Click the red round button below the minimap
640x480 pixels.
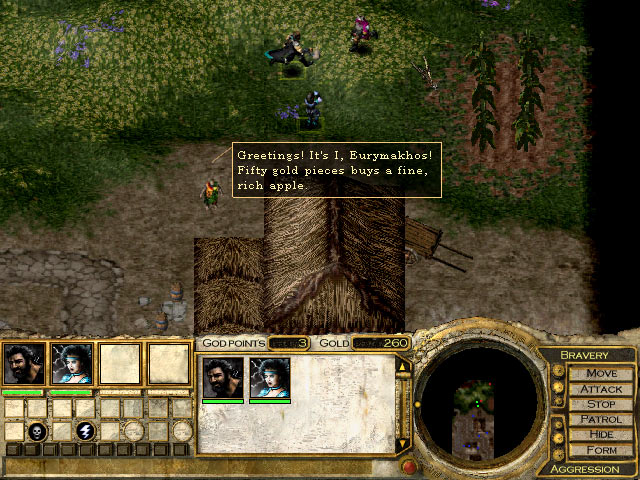coord(408,466)
